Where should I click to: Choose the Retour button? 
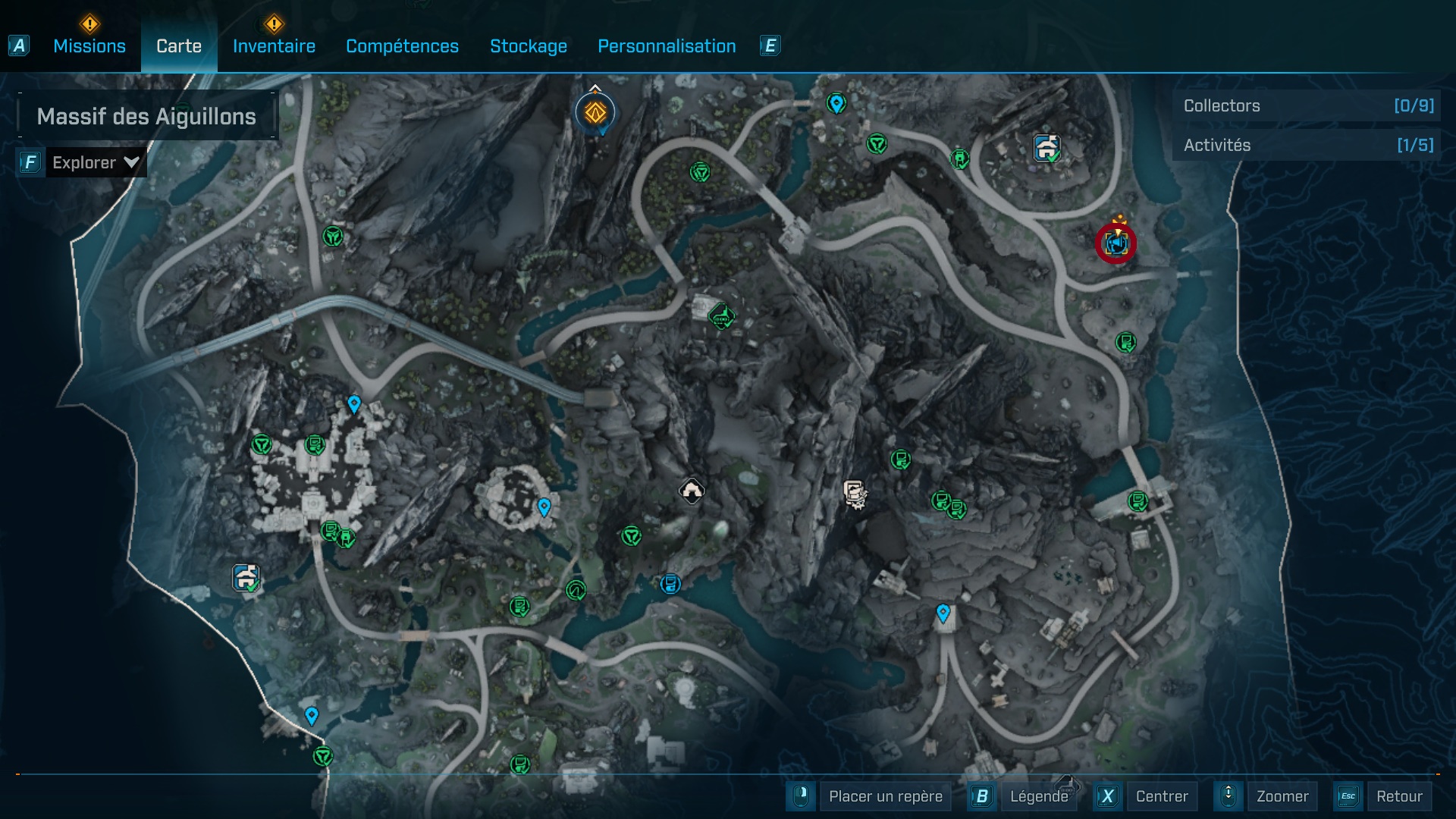coord(1398,796)
